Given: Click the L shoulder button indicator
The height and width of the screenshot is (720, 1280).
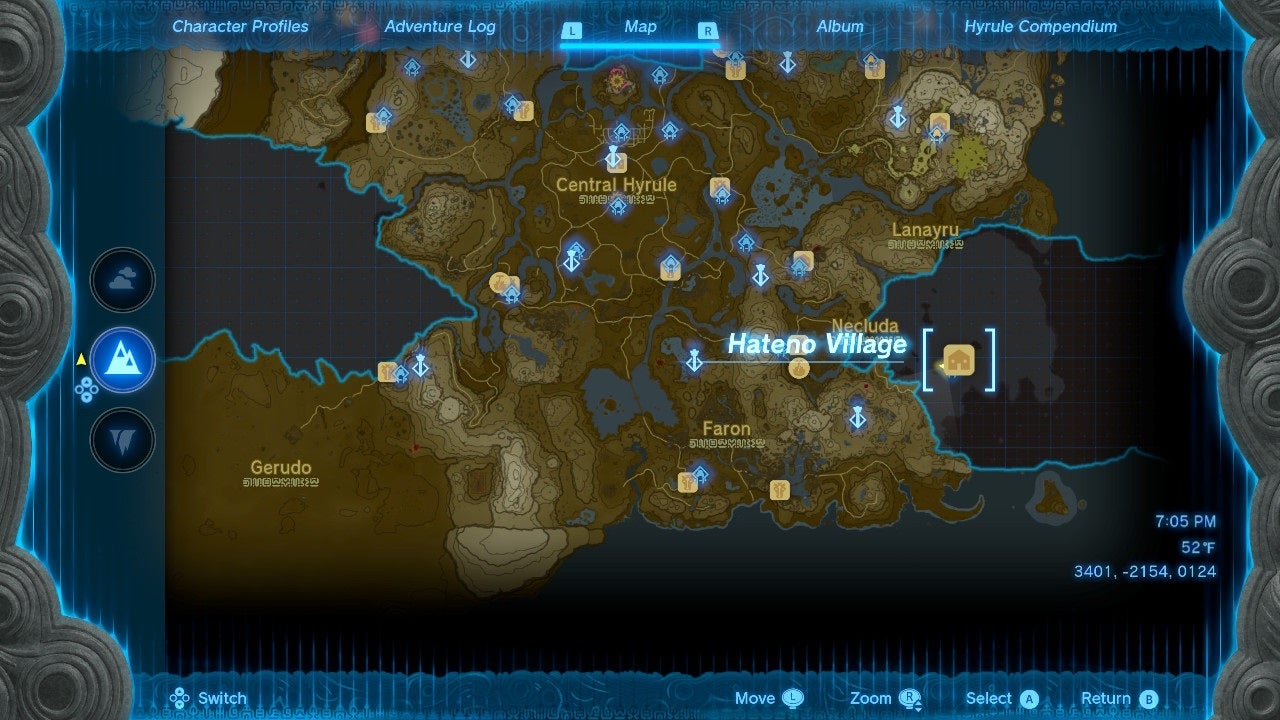Looking at the screenshot, I should click(573, 31).
